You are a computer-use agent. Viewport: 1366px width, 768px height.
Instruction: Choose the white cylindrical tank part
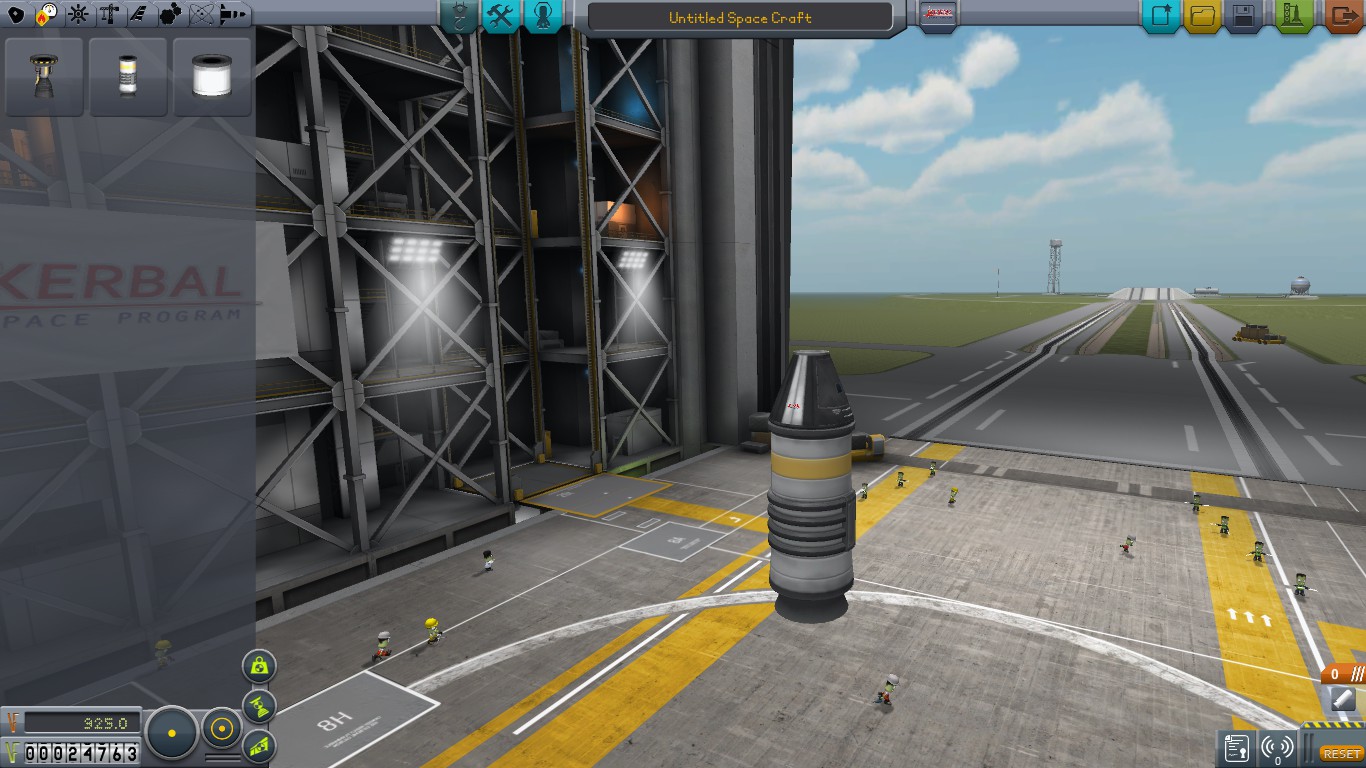tap(211, 77)
